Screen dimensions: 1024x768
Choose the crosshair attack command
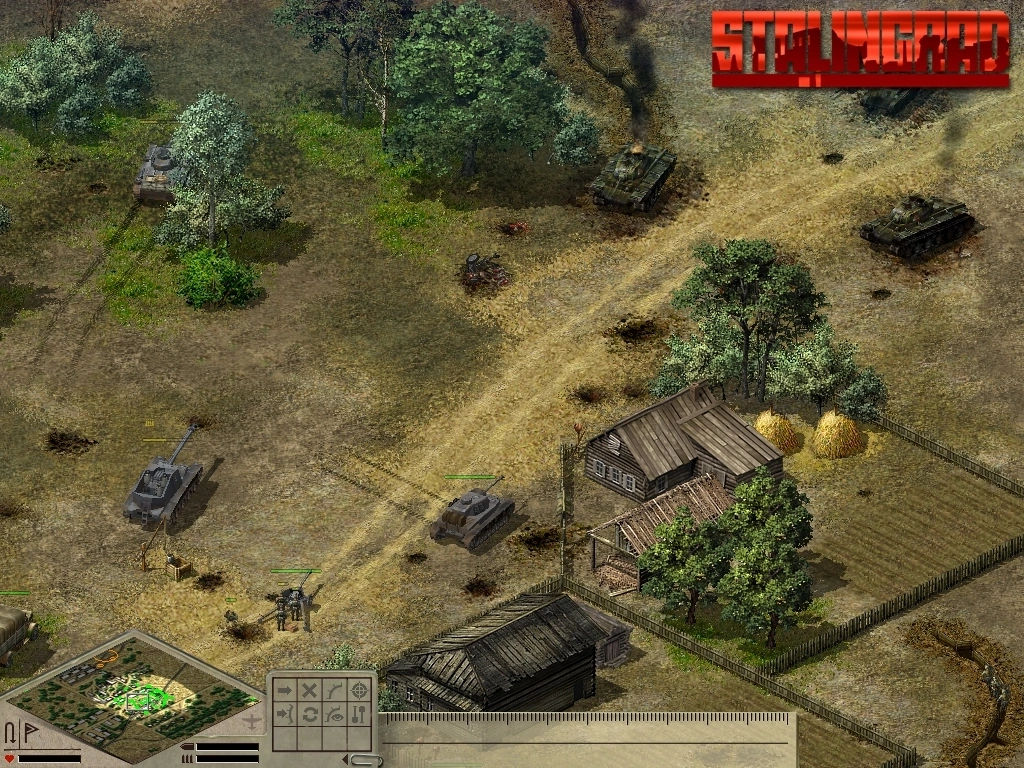pos(360,689)
